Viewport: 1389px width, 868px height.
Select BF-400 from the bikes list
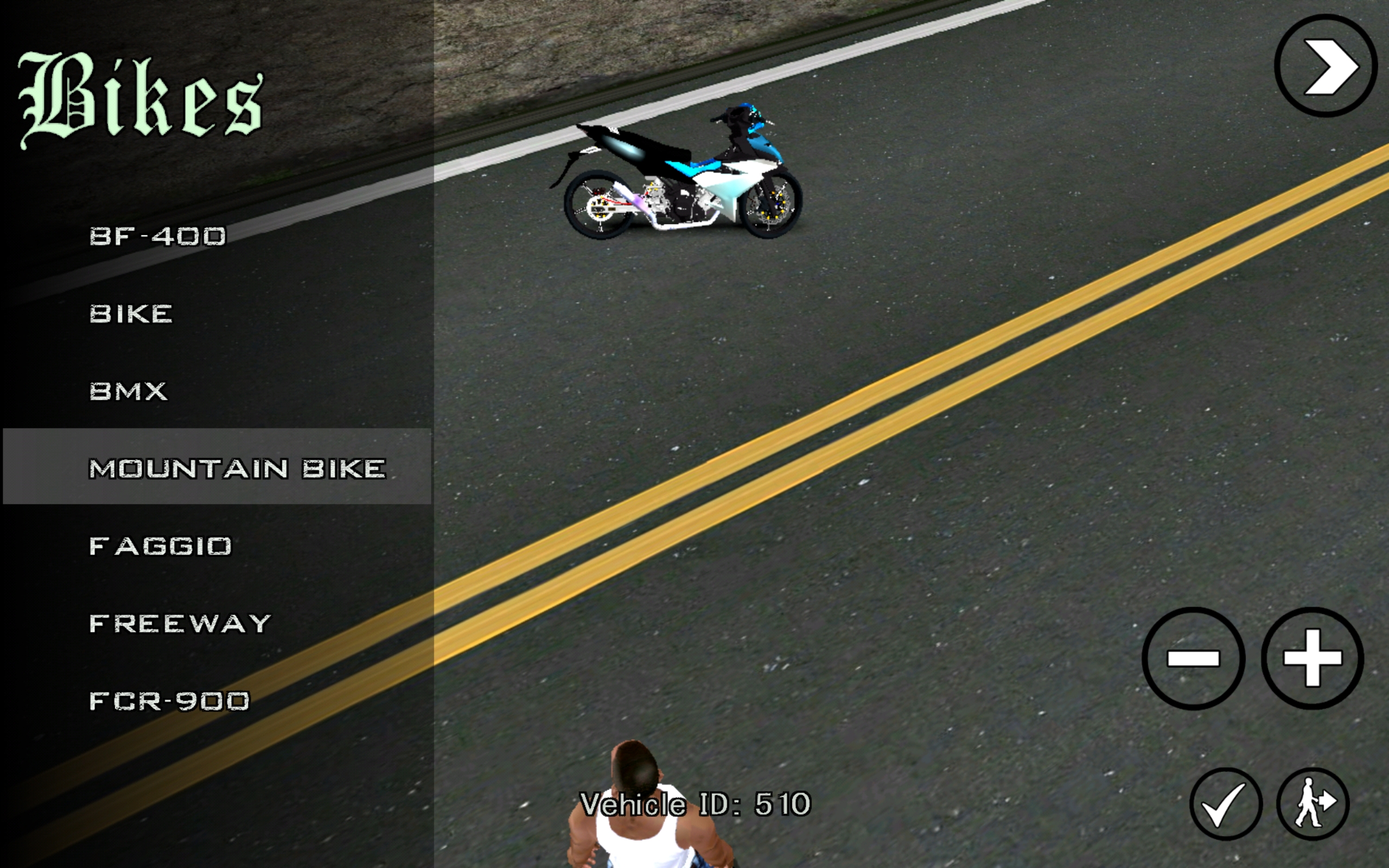[158, 237]
